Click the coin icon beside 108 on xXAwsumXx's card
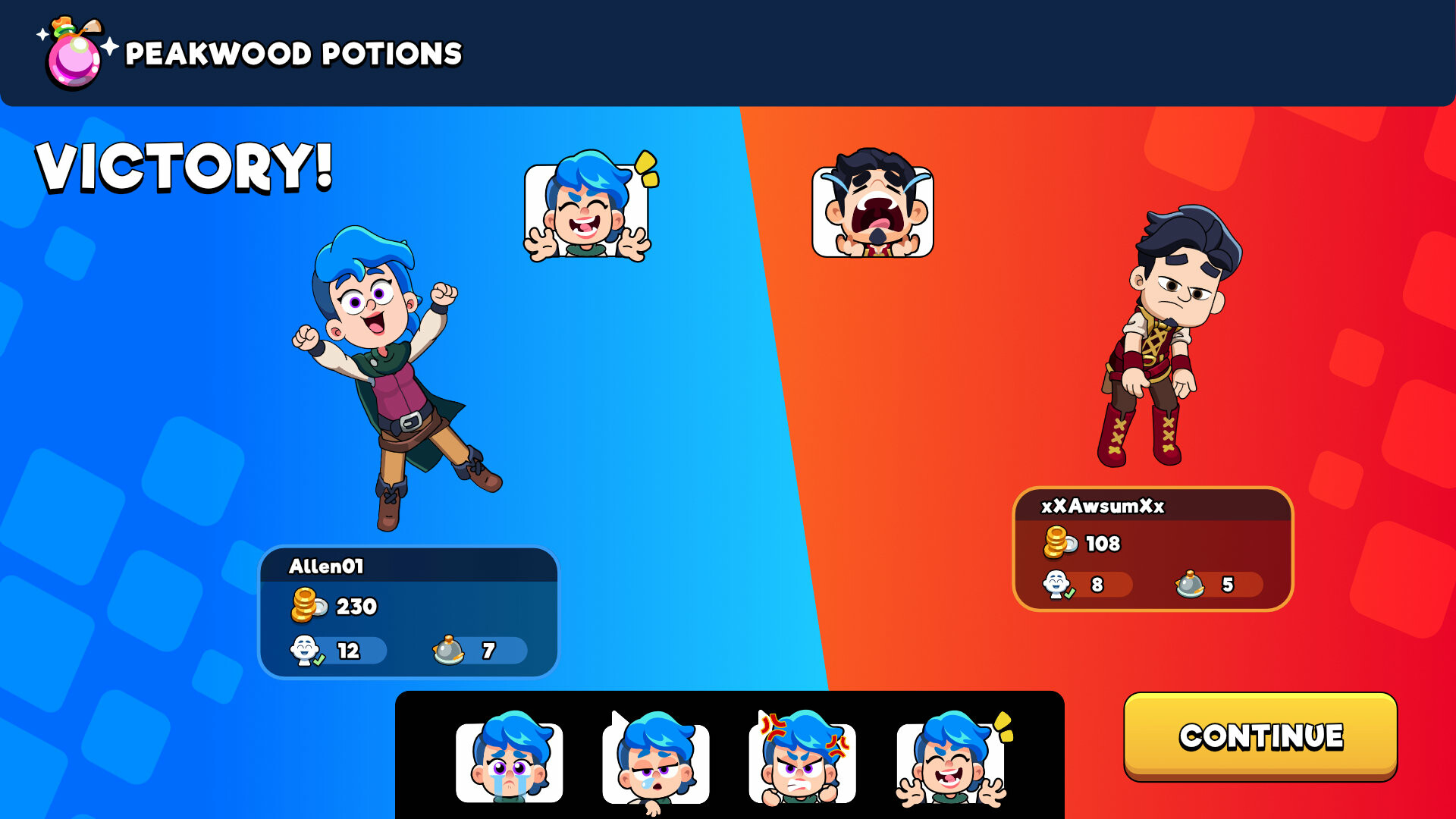Image resolution: width=1456 pixels, height=819 pixels. click(1058, 543)
